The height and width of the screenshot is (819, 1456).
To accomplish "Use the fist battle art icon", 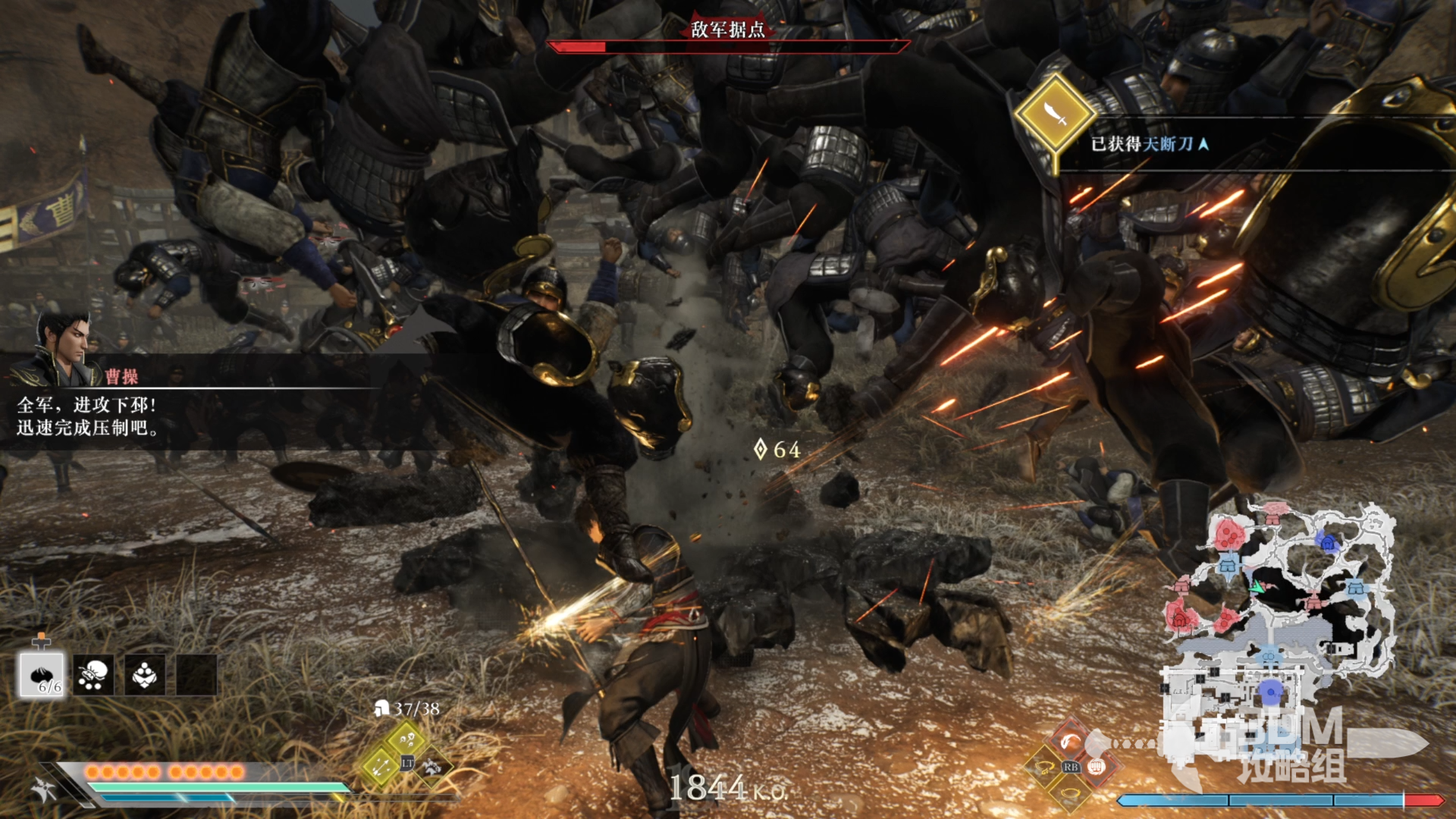I will tap(1096, 767).
